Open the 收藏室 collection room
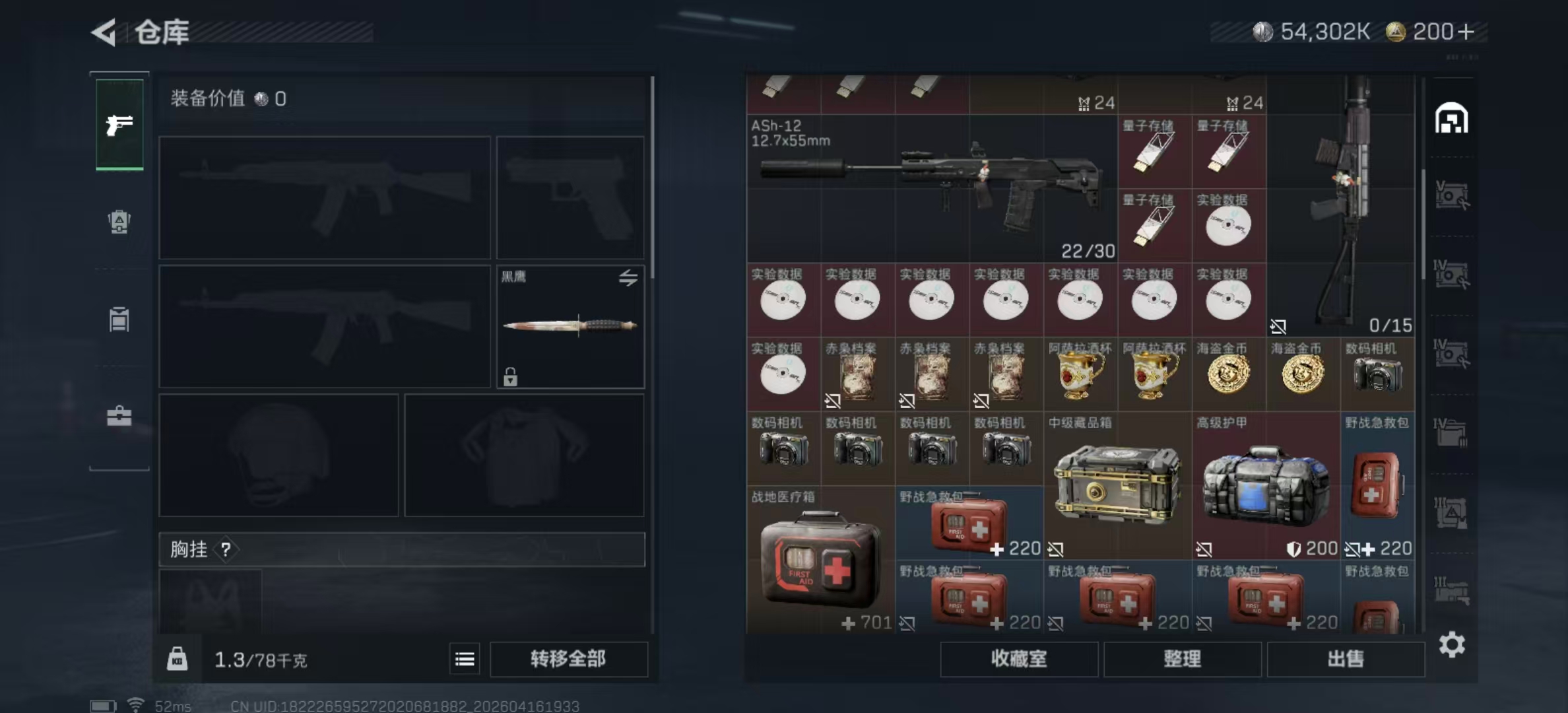Image resolution: width=1568 pixels, height=713 pixels. point(1018,659)
